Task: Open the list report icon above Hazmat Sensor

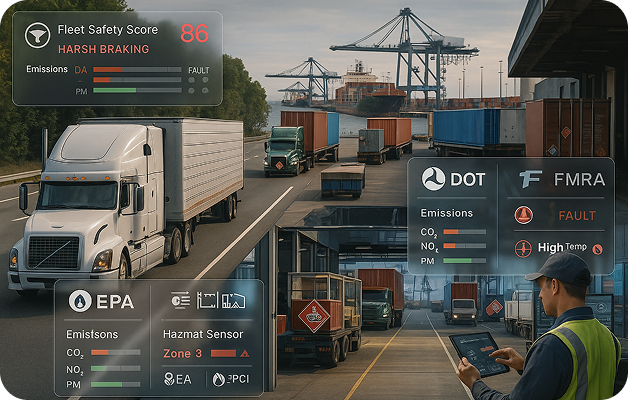Action: coord(181,299)
